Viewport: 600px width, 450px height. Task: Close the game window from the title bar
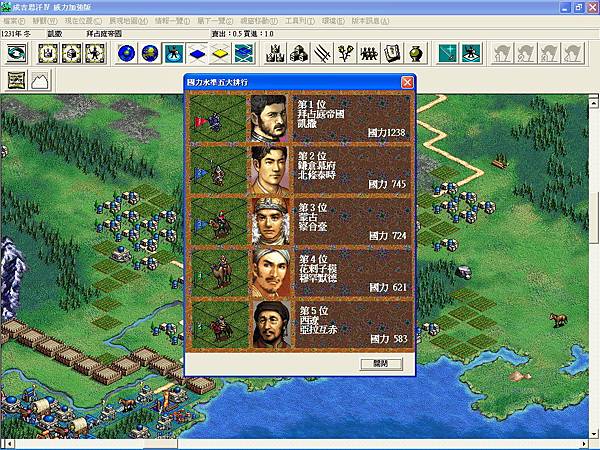coord(589,7)
